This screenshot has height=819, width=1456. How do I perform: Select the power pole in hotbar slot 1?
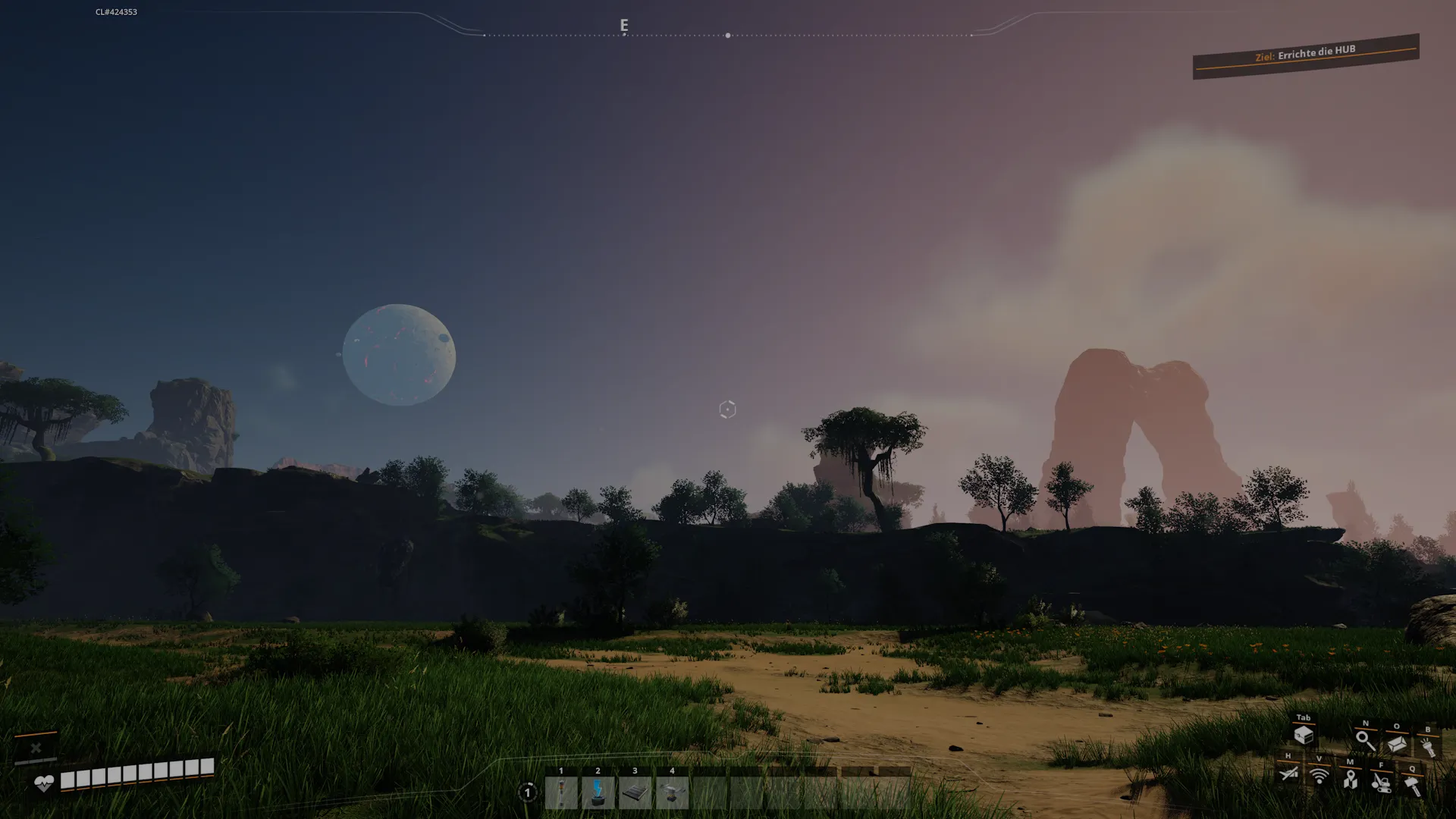[x=561, y=793]
